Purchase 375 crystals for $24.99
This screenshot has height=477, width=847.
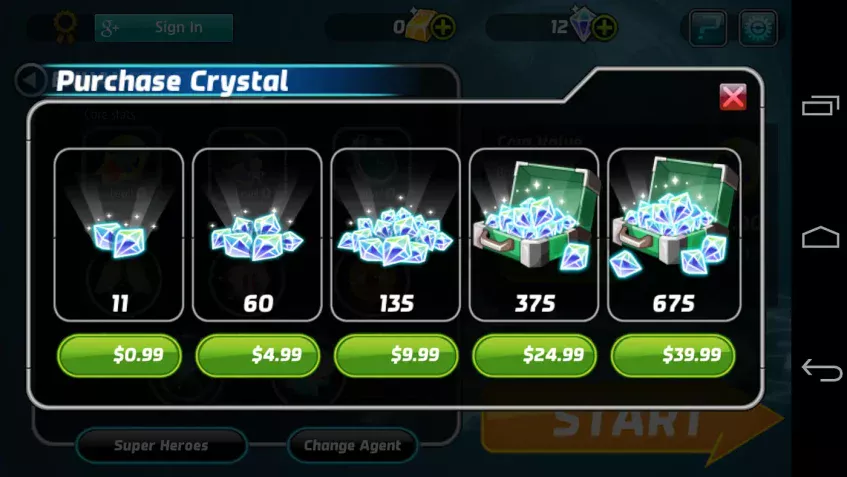[534, 355]
